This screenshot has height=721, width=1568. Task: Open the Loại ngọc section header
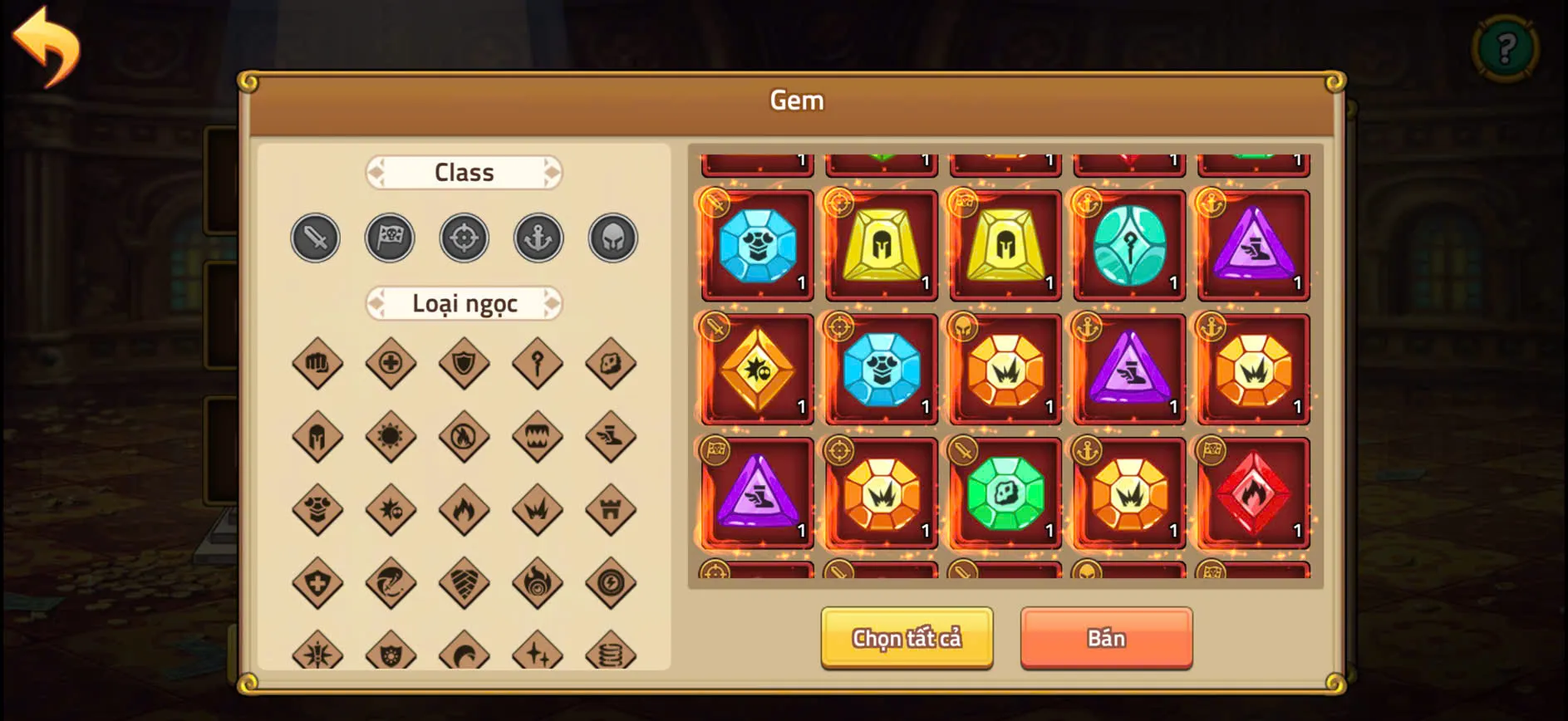click(464, 304)
